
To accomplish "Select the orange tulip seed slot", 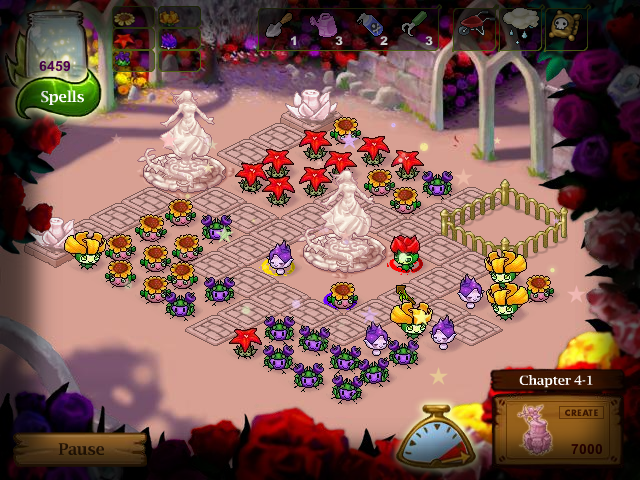I will [168, 19].
